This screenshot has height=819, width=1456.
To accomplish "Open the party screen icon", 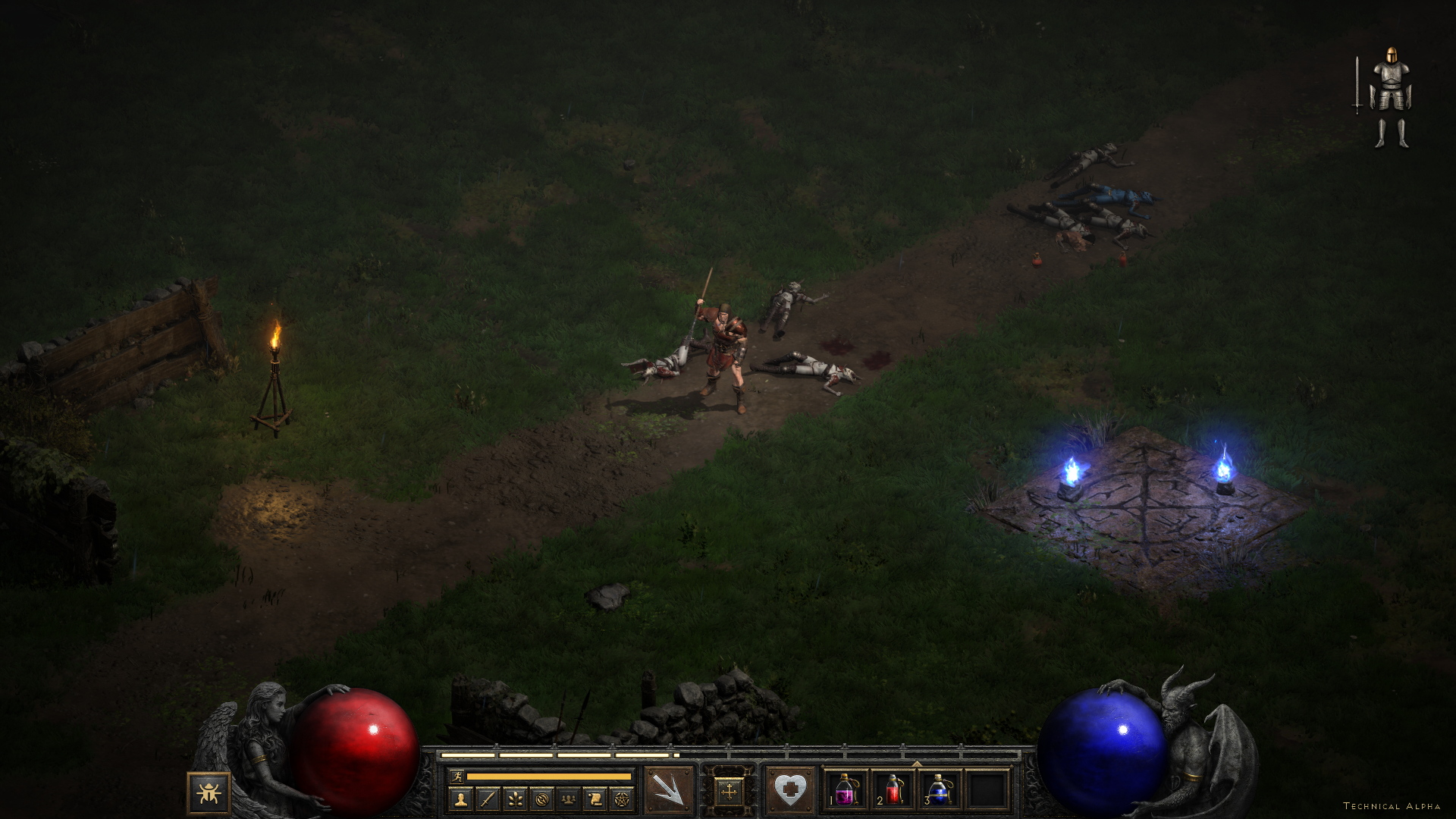I will pos(568,799).
